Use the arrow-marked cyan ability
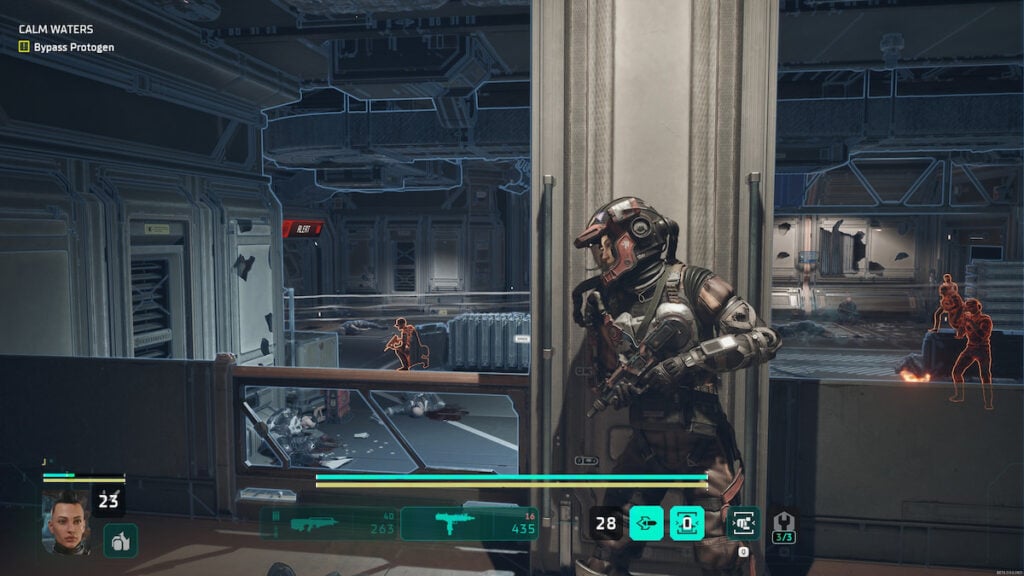The height and width of the screenshot is (576, 1024). pyautogui.click(x=646, y=523)
